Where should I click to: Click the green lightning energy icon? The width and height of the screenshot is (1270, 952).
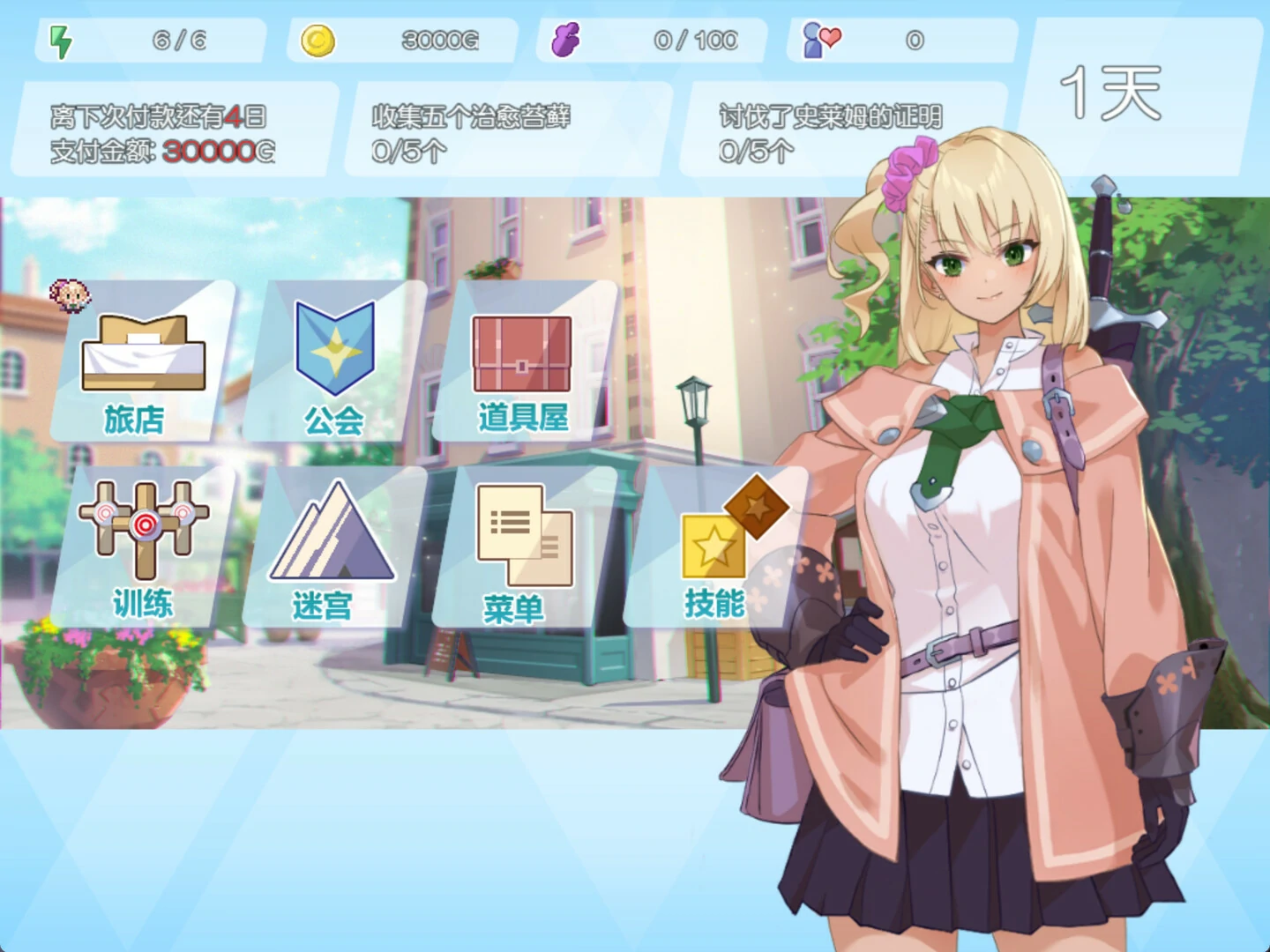pos(60,37)
